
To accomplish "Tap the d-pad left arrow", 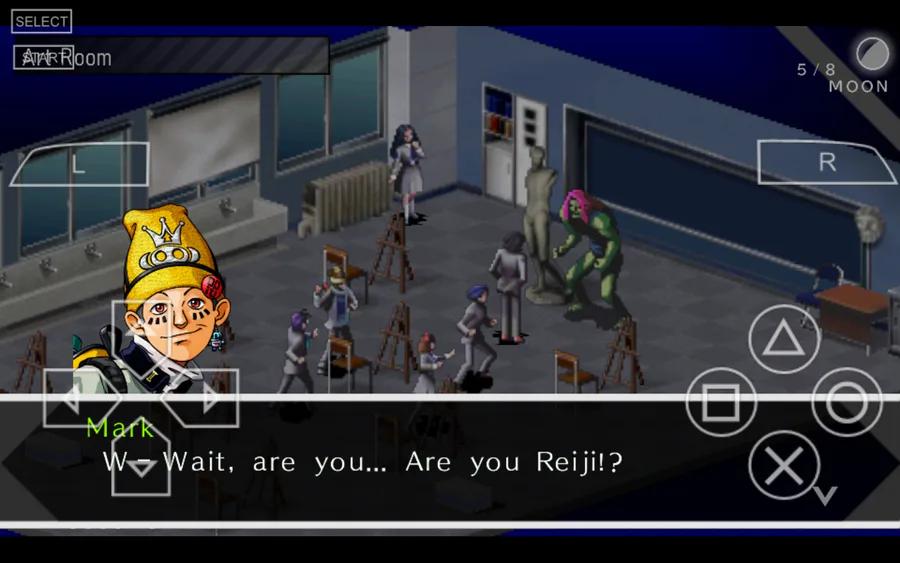I will (x=76, y=398).
